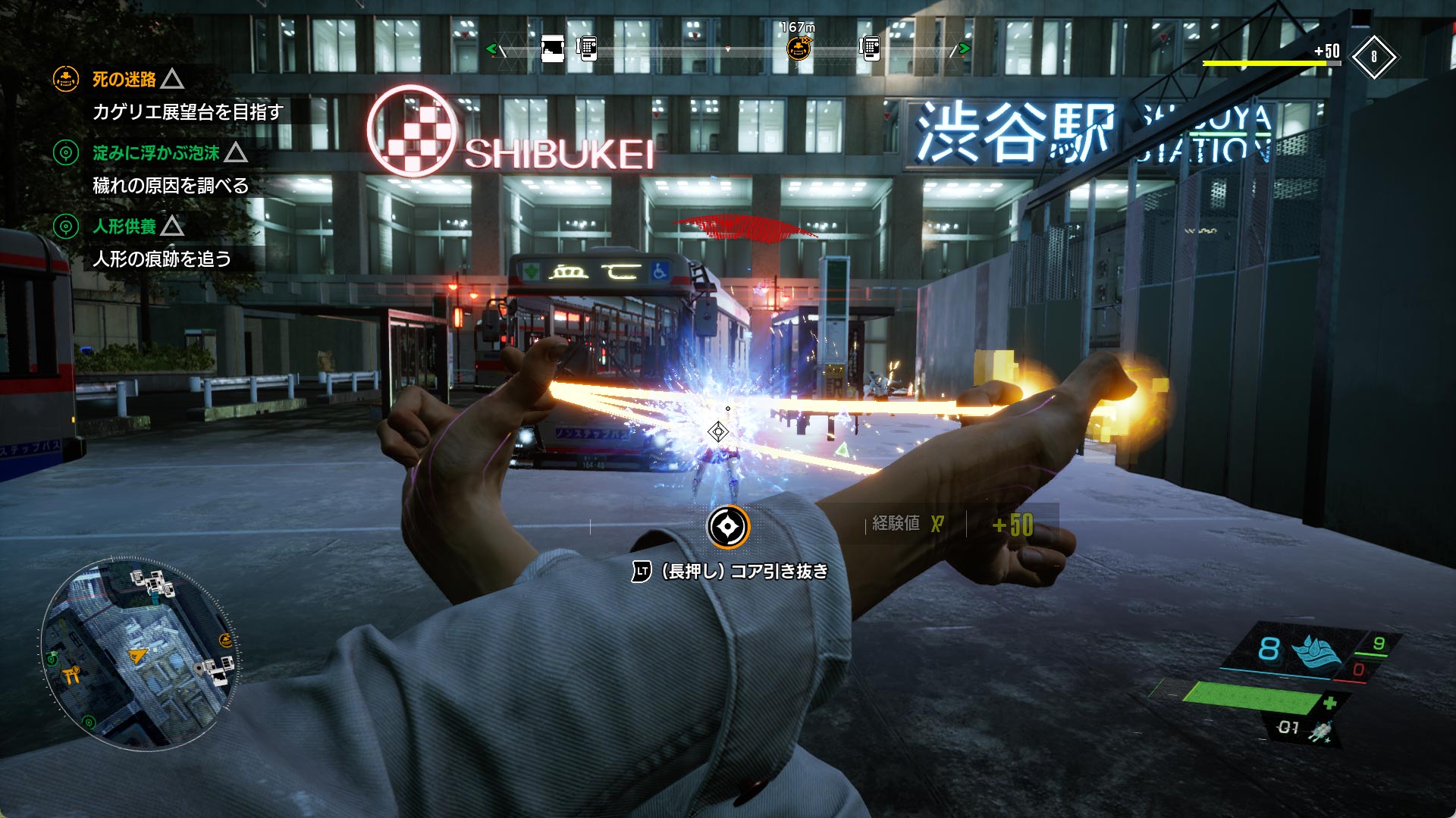Select the shop stall icon on compass

click(552, 49)
